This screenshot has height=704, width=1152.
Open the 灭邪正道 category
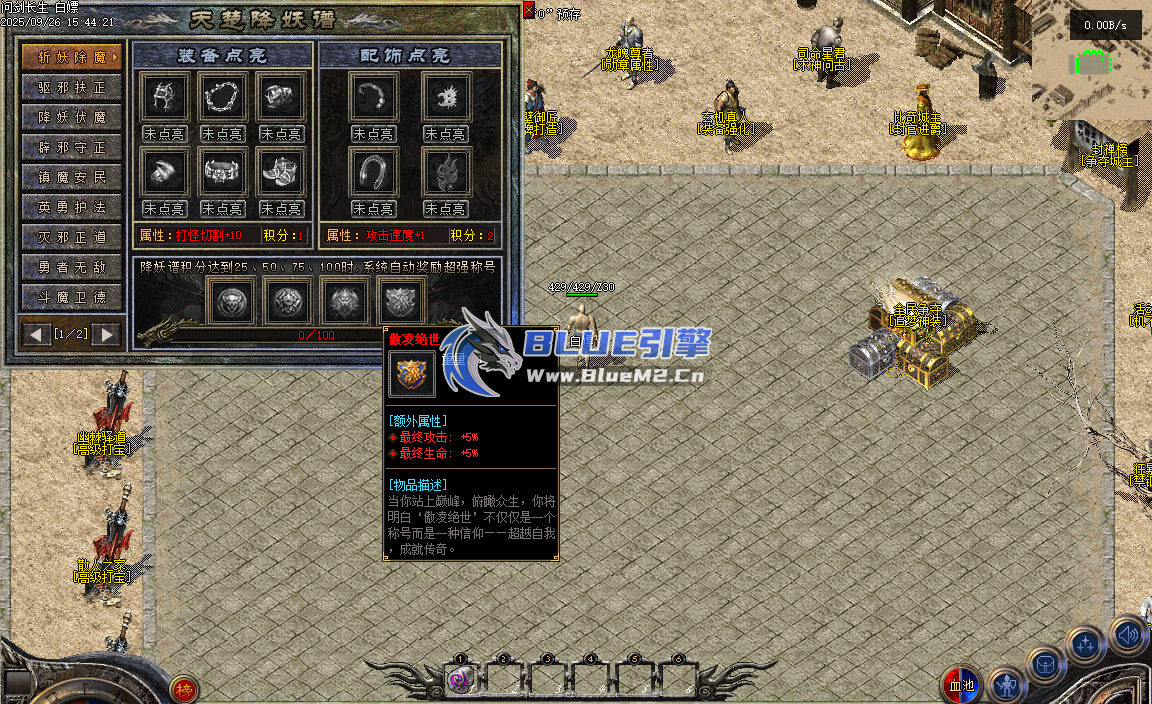(72, 237)
